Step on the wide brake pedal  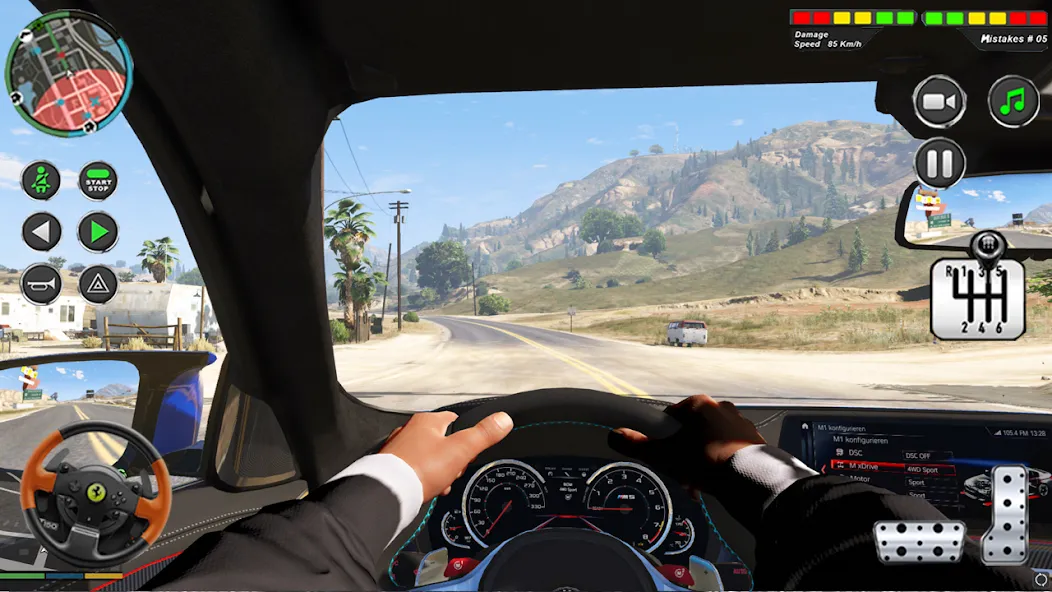pos(919,541)
